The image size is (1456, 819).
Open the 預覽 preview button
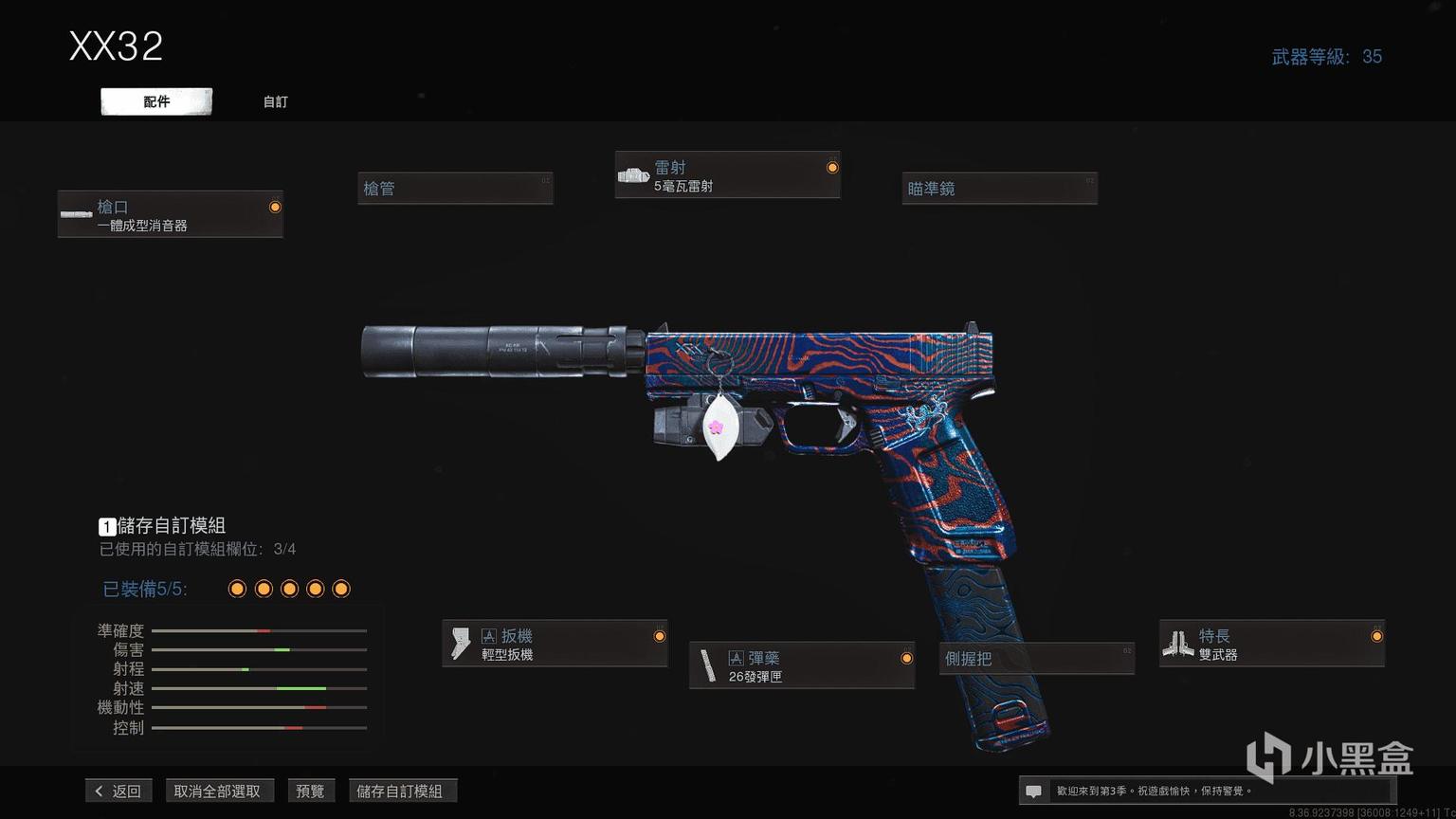(310, 791)
